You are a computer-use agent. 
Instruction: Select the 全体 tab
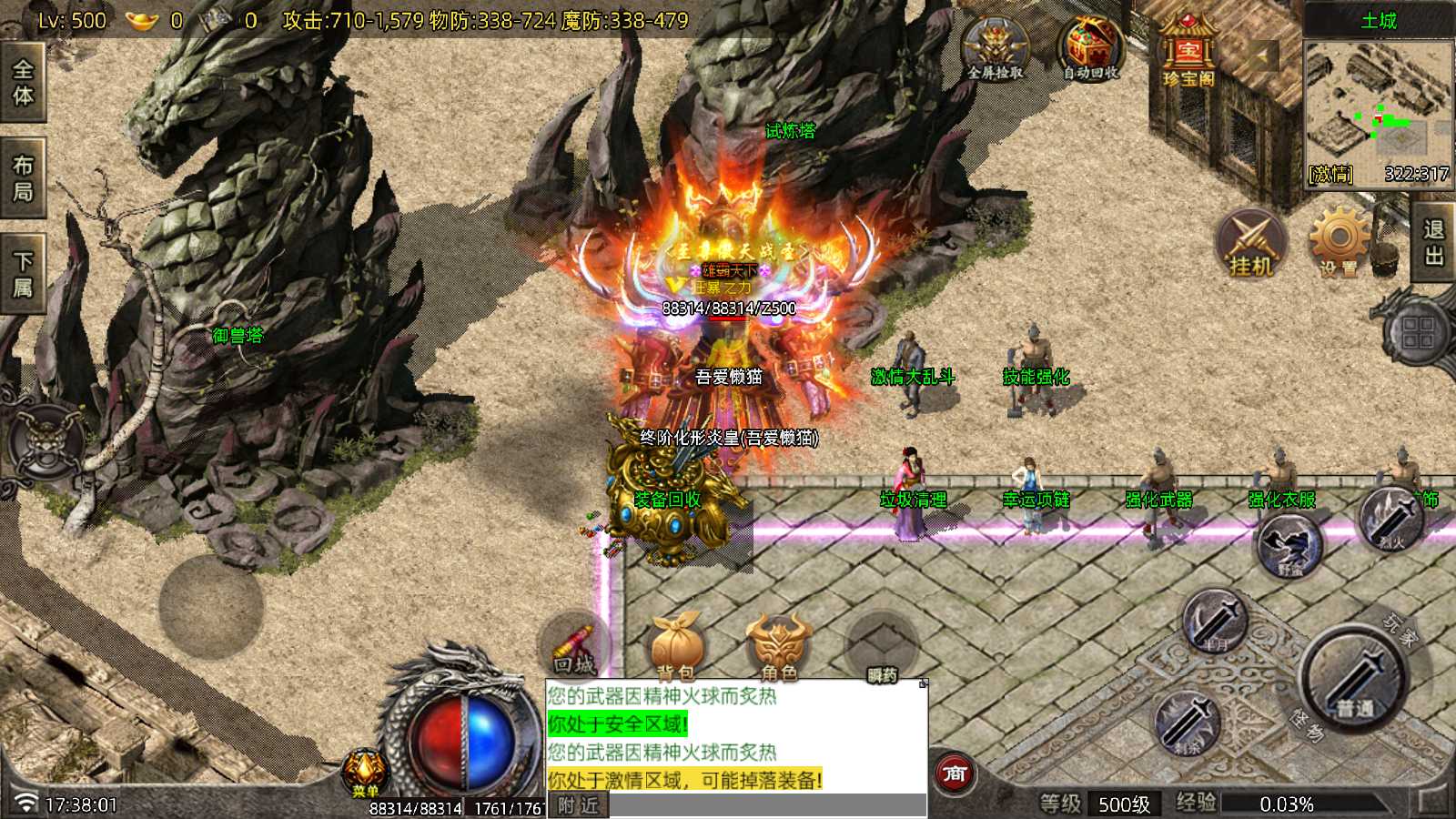(x=22, y=82)
